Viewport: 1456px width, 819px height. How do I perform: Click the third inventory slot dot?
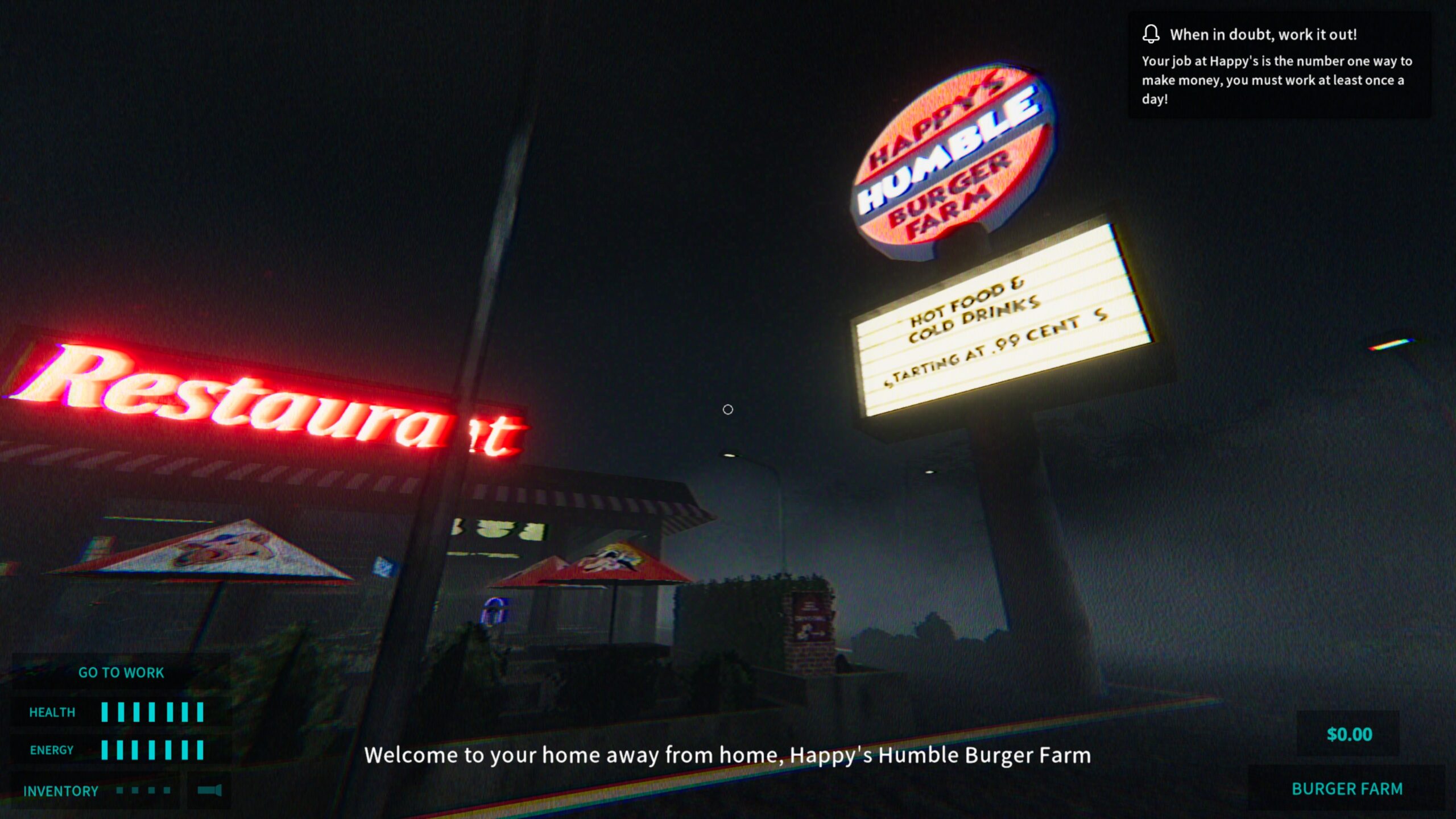[151, 791]
